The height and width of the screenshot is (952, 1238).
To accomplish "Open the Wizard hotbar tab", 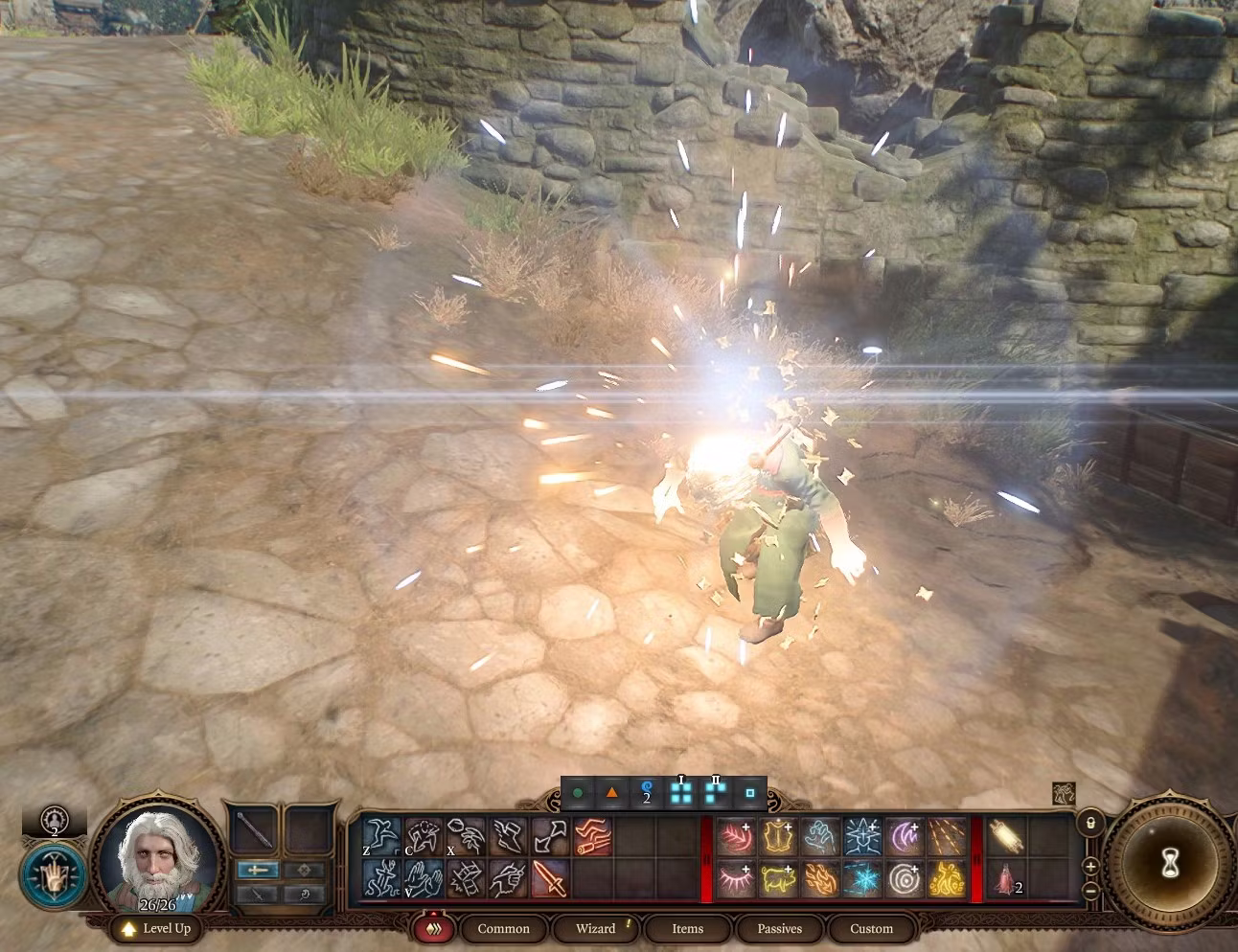I will [595, 928].
